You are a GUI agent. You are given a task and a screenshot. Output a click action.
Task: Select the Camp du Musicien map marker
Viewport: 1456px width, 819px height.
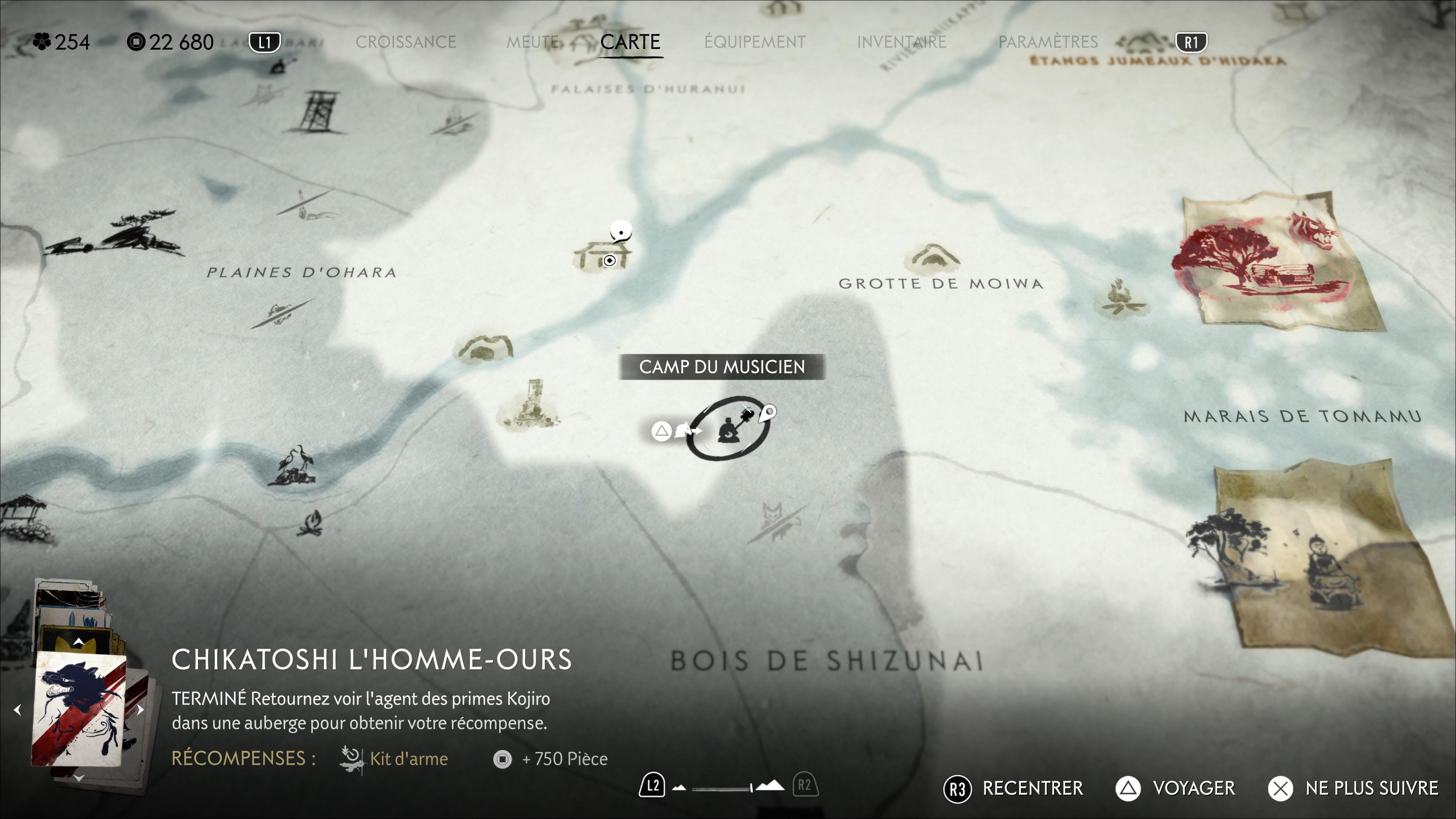pyautogui.click(x=728, y=428)
